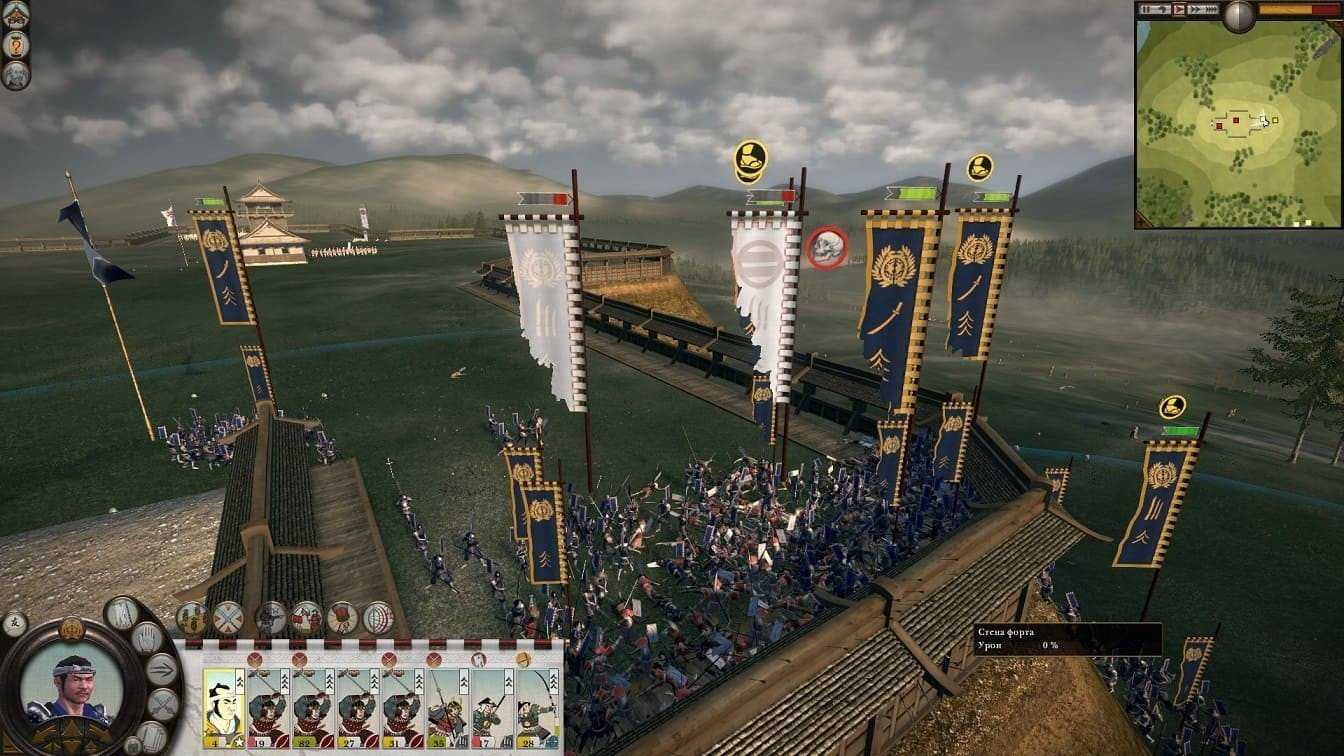
Task: Set battle speed to normal play
Action: 1178,10
